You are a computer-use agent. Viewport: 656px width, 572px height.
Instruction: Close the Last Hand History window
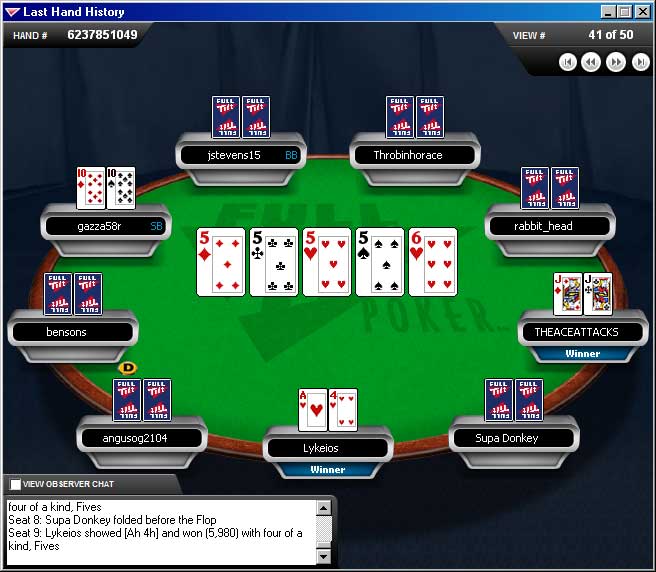point(642,12)
